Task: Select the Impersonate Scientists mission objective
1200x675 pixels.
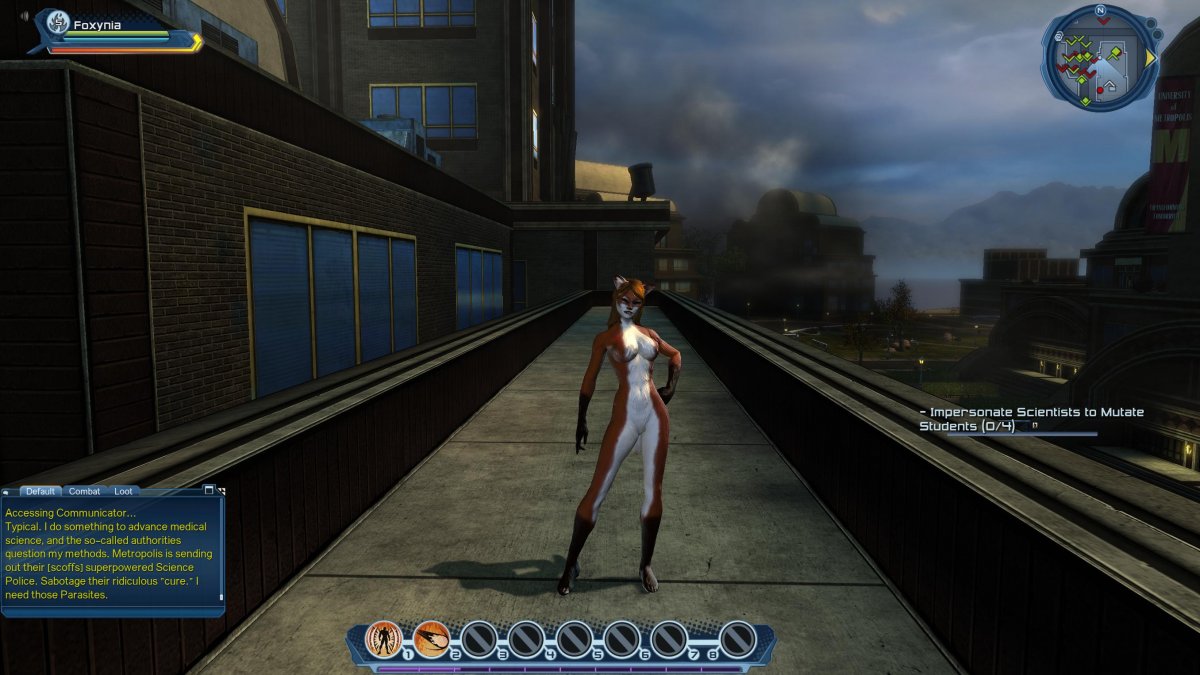Action: pos(1030,419)
